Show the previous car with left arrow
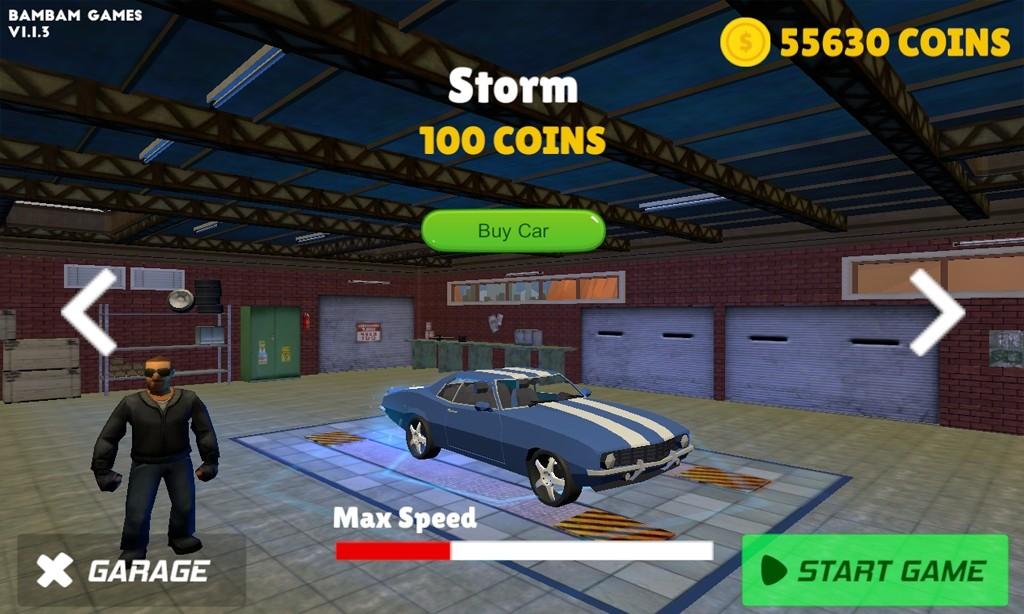 pyautogui.click(x=89, y=311)
